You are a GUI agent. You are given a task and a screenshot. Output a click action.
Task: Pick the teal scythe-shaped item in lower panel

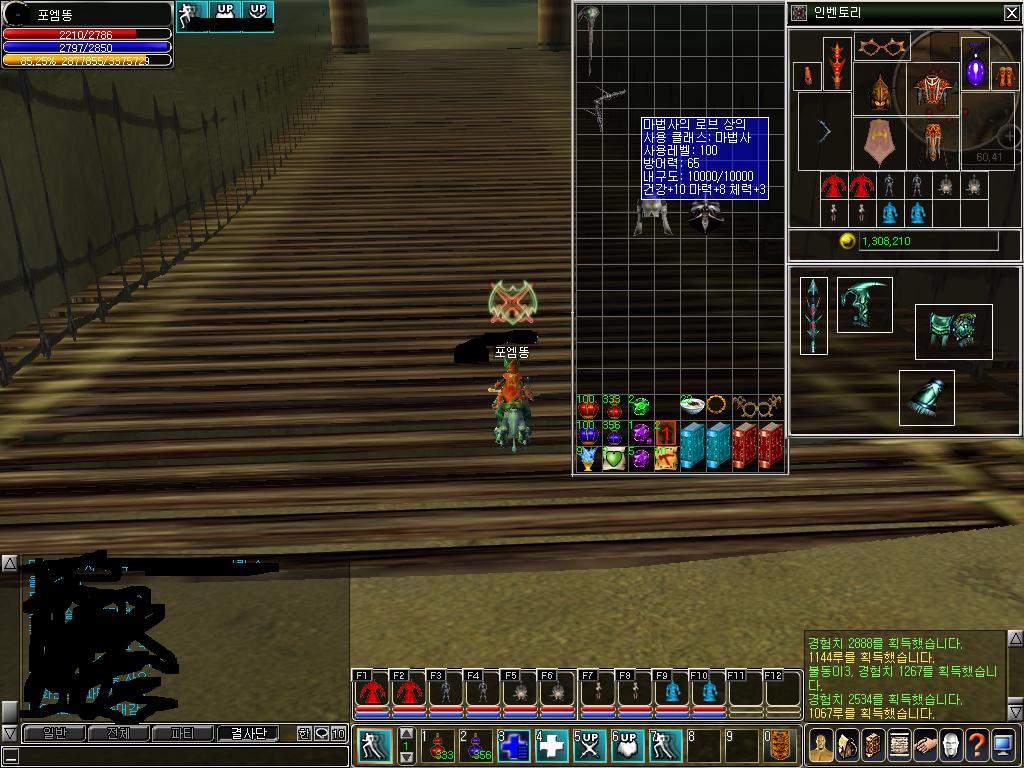(x=864, y=304)
